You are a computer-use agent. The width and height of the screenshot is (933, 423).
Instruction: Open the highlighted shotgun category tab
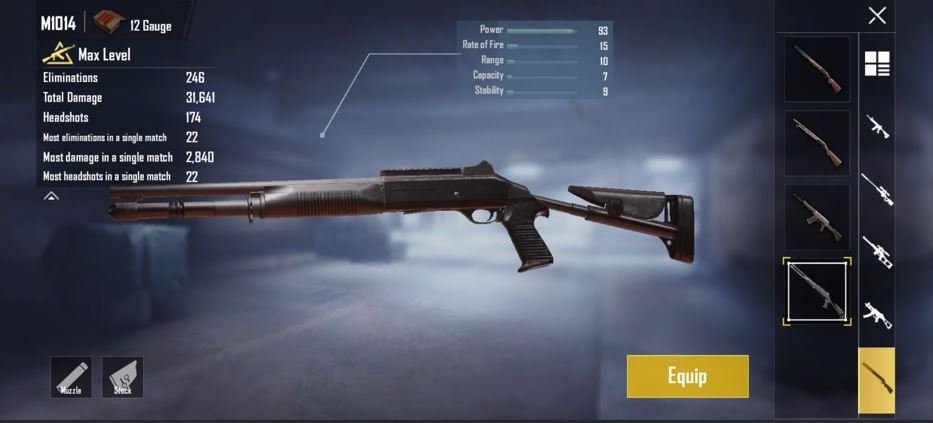877,380
